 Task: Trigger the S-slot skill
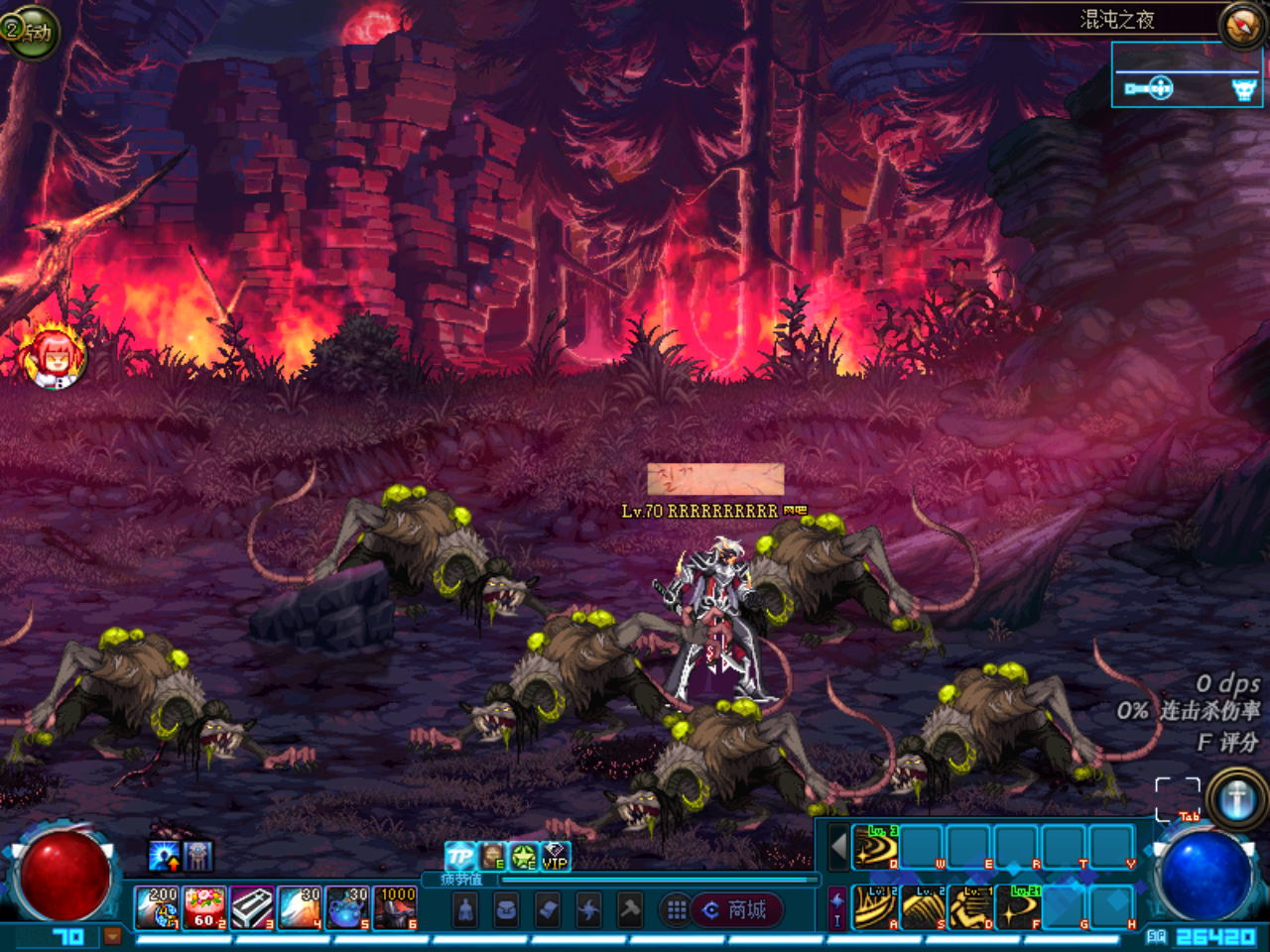coord(924,907)
